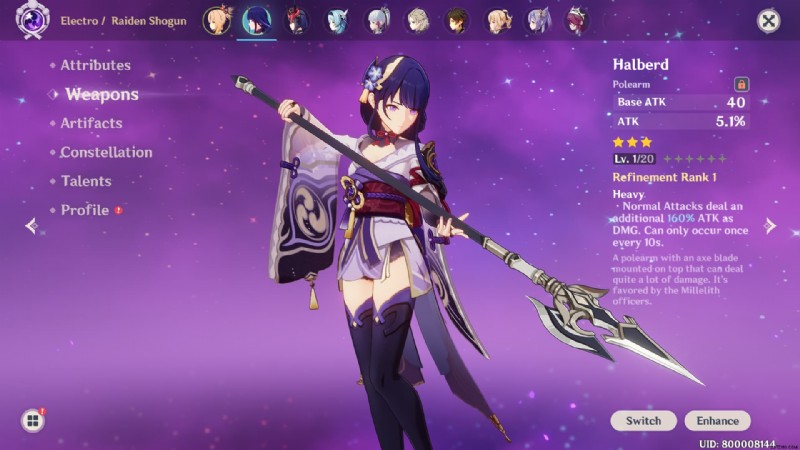Image resolution: width=800 pixels, height=450 pixels.
Task: Switch to the Artifacts section
Action: (91, 123)
